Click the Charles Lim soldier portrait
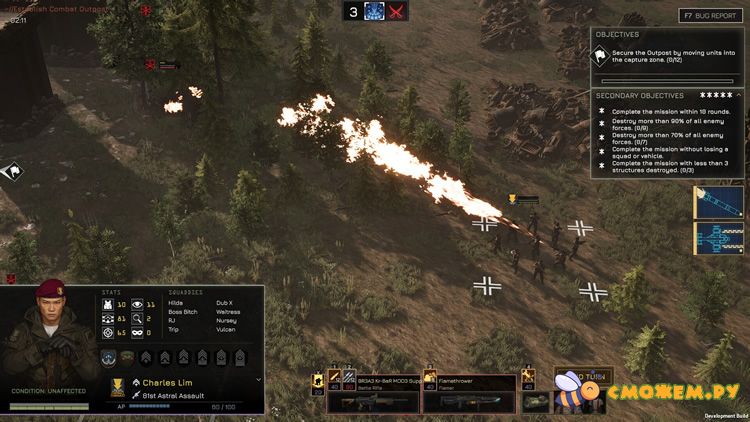This screenshot has height=422, width=750. [48, 330]
